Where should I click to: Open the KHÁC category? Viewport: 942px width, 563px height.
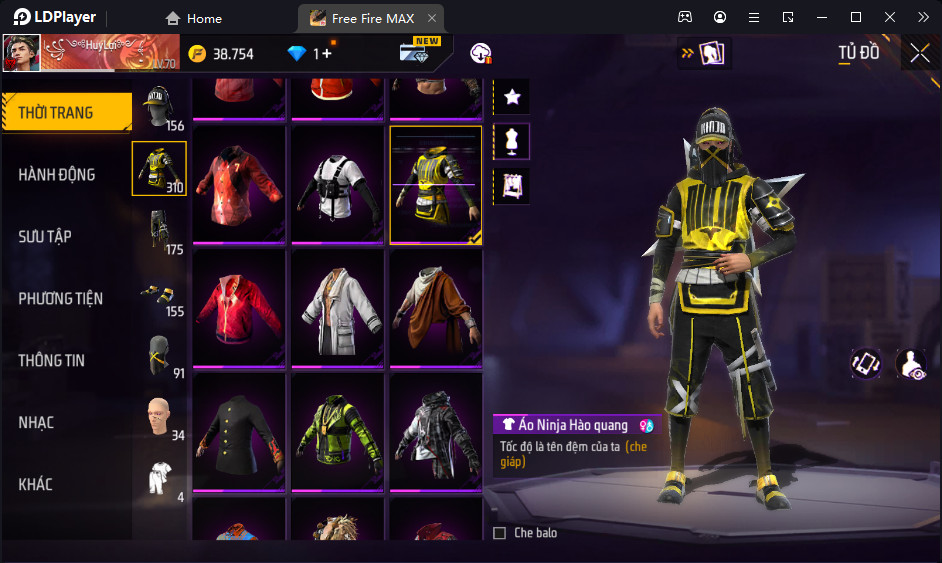tap(36, 485)
